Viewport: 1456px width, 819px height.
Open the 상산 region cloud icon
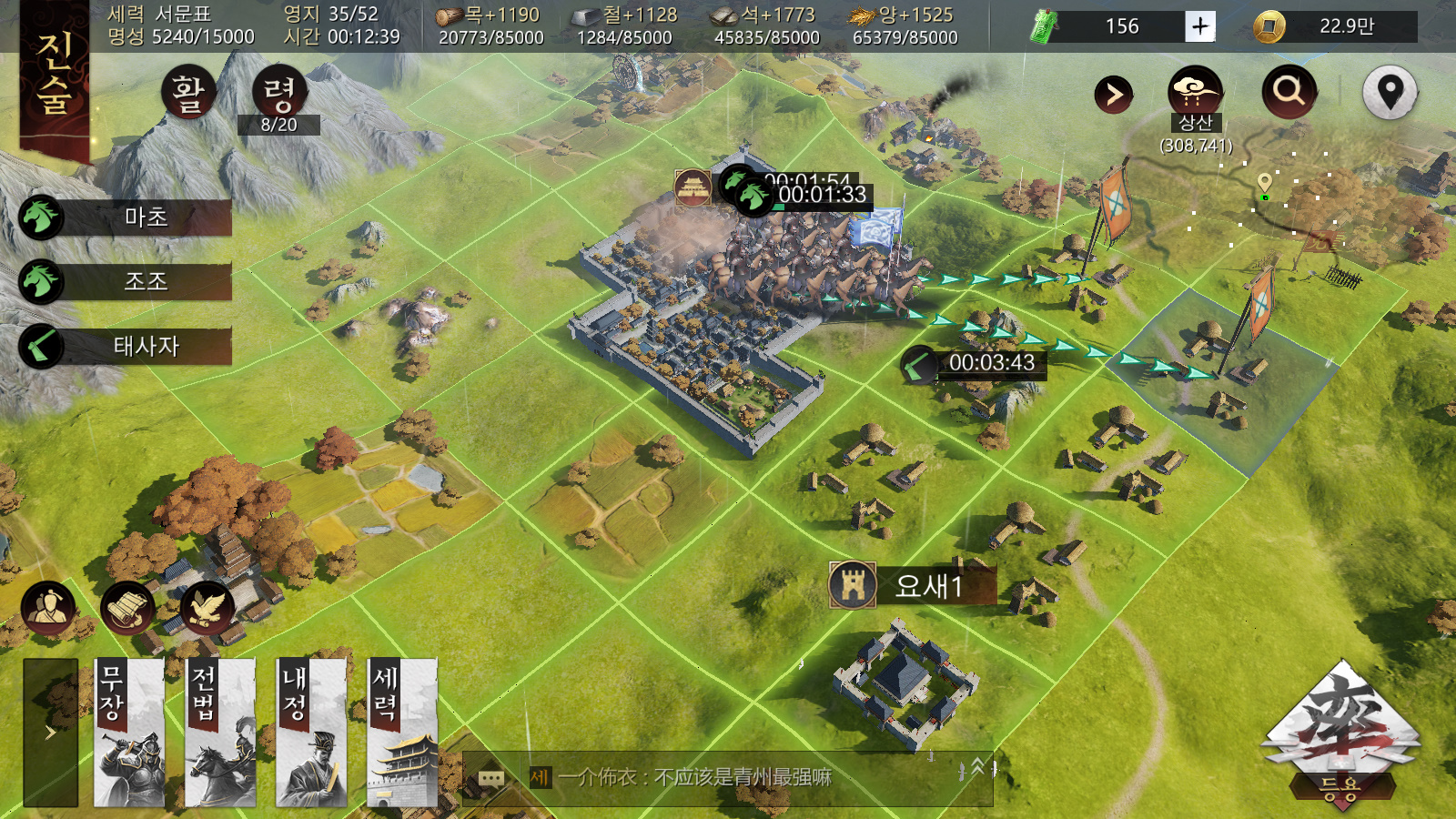[x=1195, y=91]
